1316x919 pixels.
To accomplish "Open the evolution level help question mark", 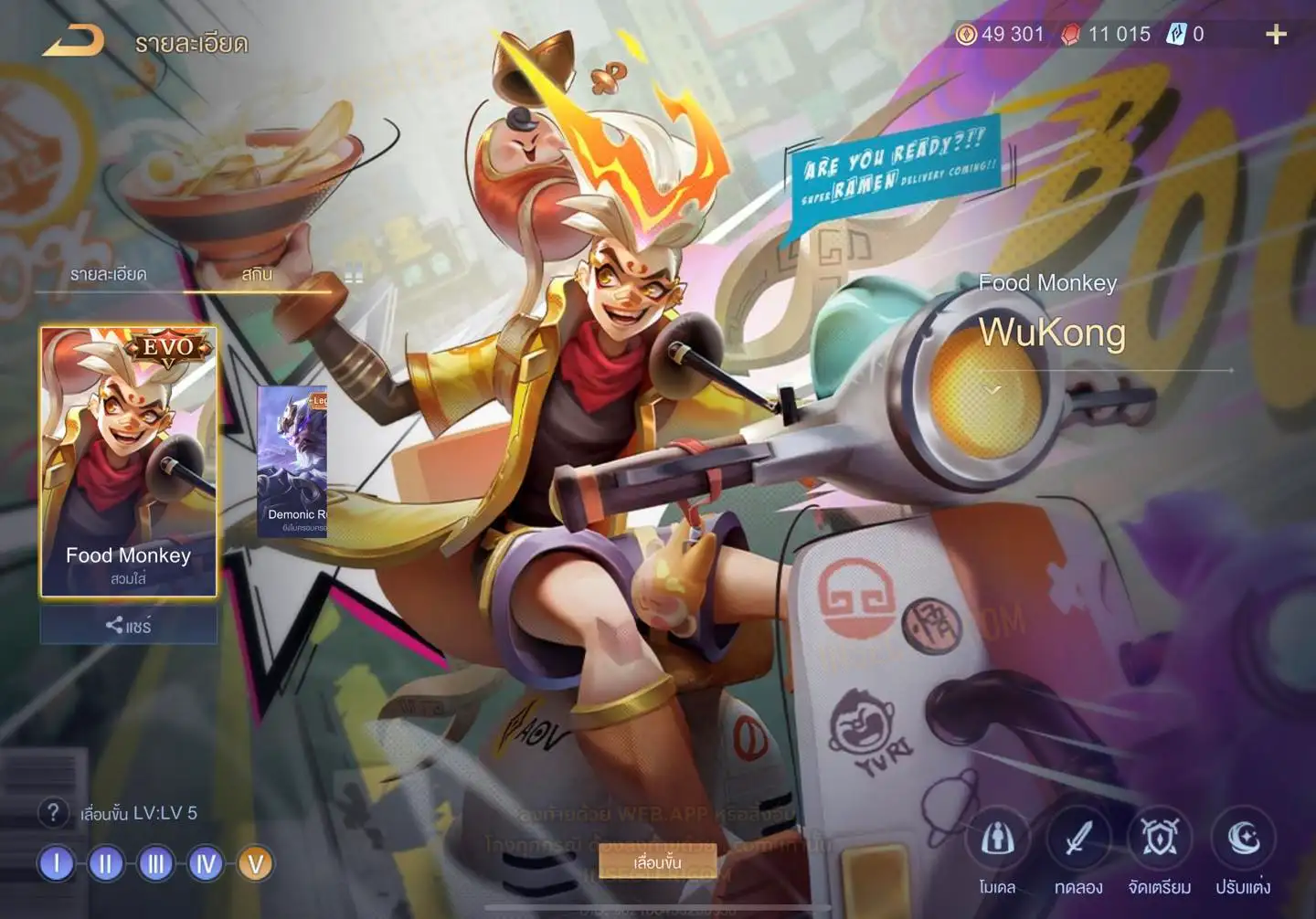I will tap(53, 812).
